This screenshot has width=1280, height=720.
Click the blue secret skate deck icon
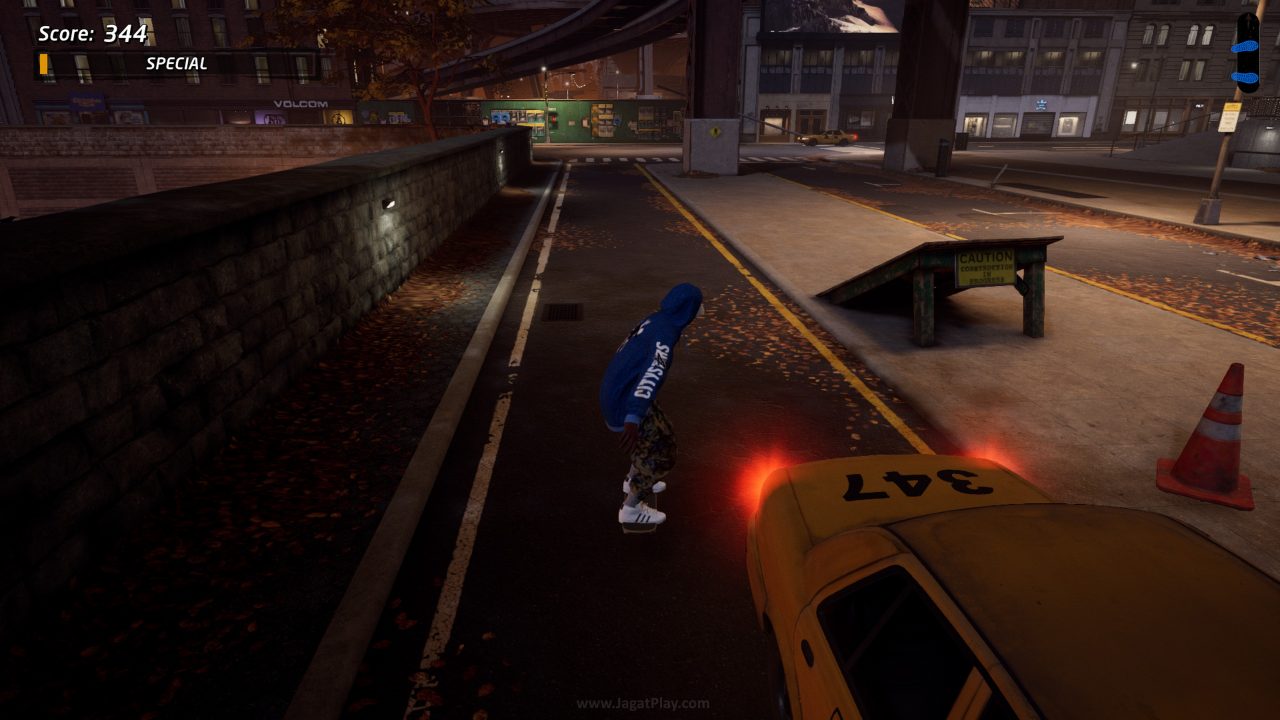(1244, 52)
